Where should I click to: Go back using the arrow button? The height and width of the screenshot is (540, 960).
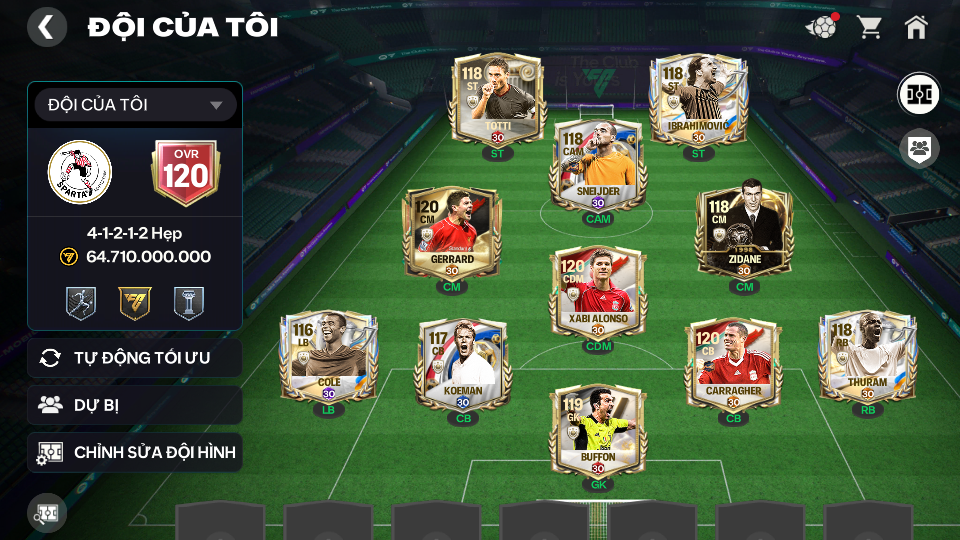coord(46,27)
